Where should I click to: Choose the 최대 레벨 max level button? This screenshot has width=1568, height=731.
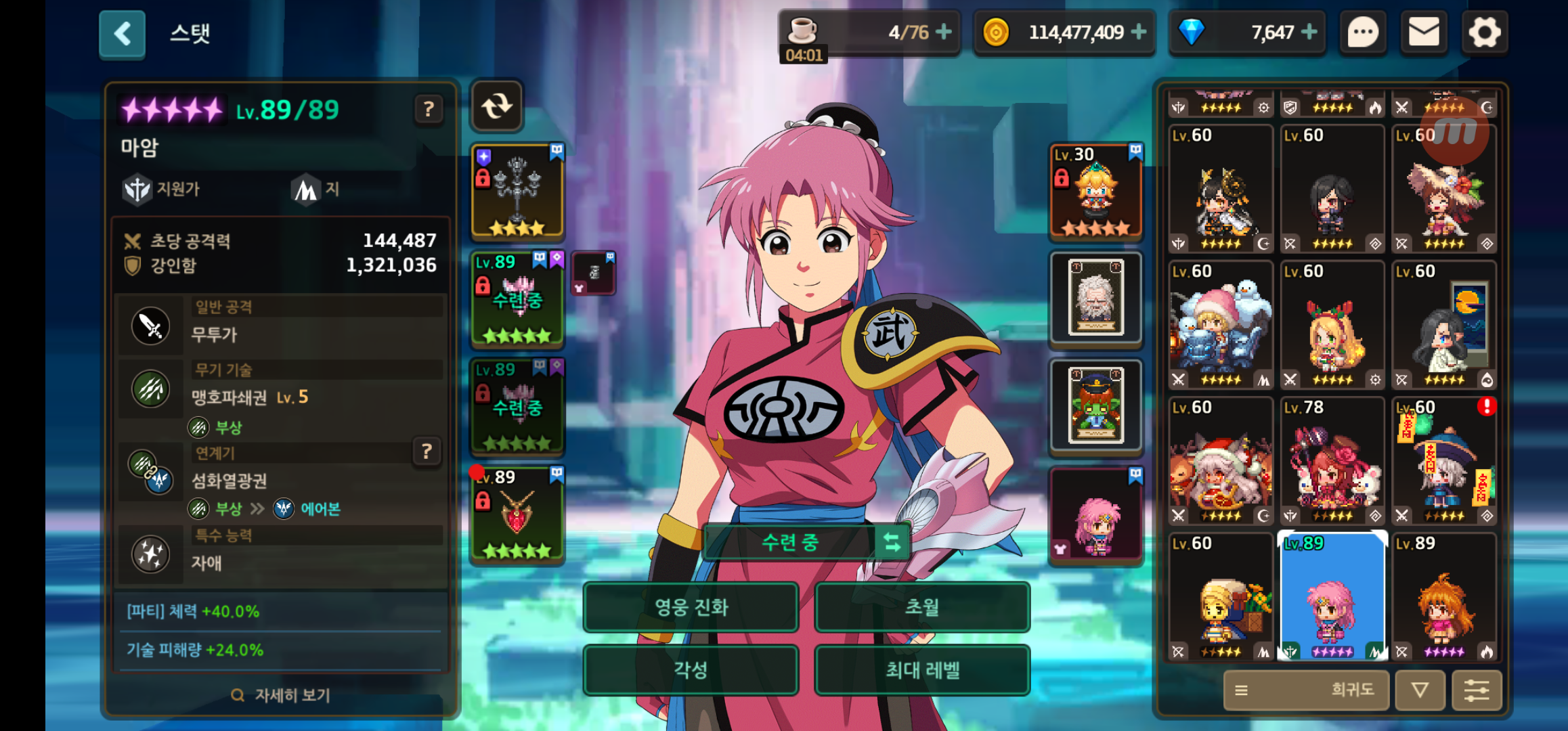(922, 670)
